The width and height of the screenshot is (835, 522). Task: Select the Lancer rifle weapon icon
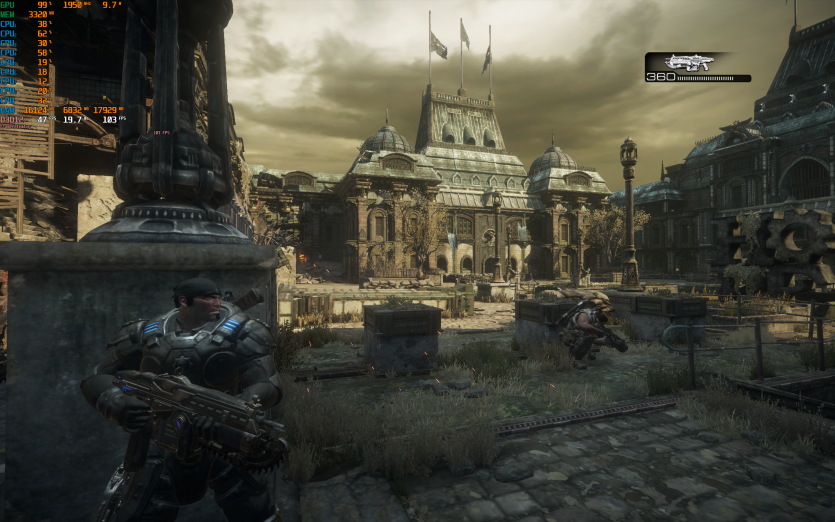coord(690,62)
